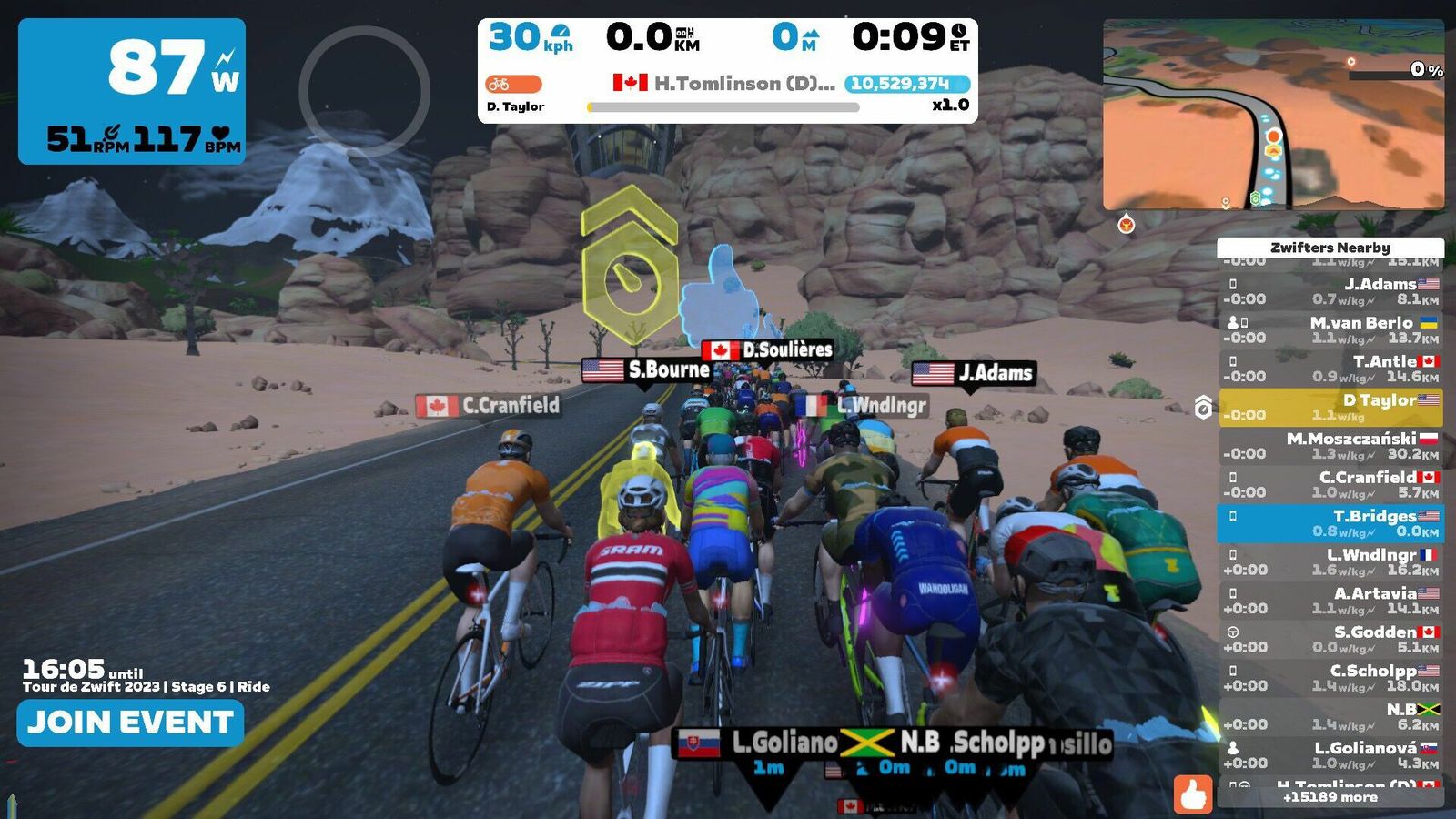1456x819 pixels.
Task: Choose C.Scholpp in the nearby list
Action: coord(1330,678)
